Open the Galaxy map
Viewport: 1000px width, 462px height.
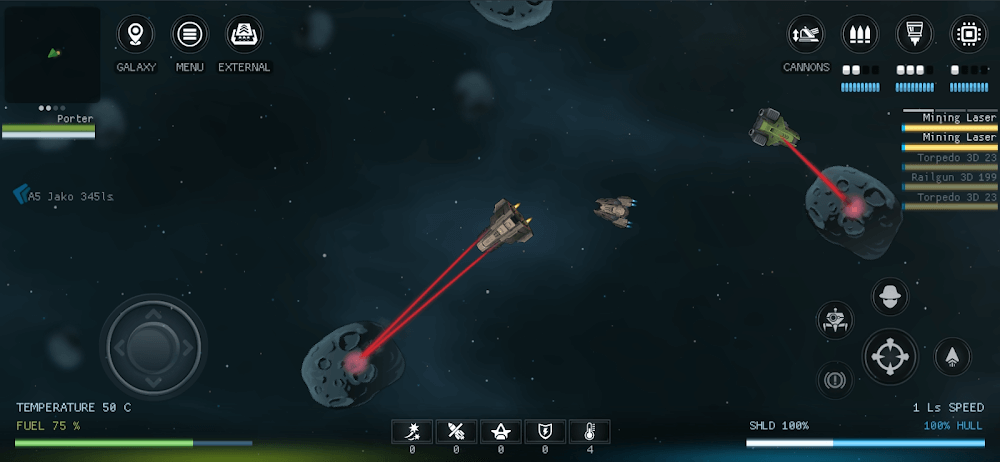click(136, 36)
